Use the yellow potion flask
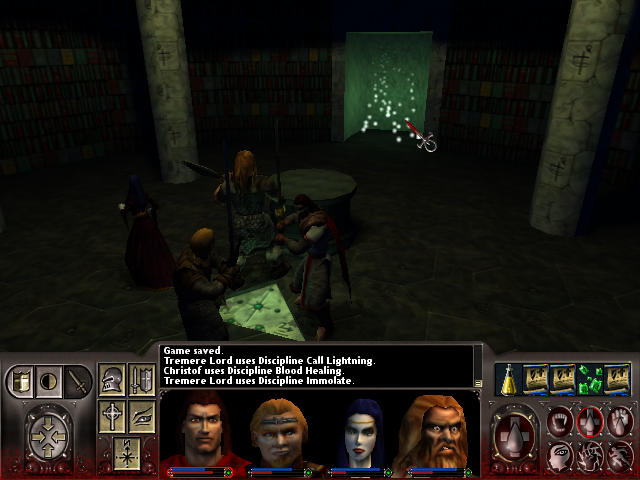This screenshot has height=480, width=640. [x=508, y=379]
